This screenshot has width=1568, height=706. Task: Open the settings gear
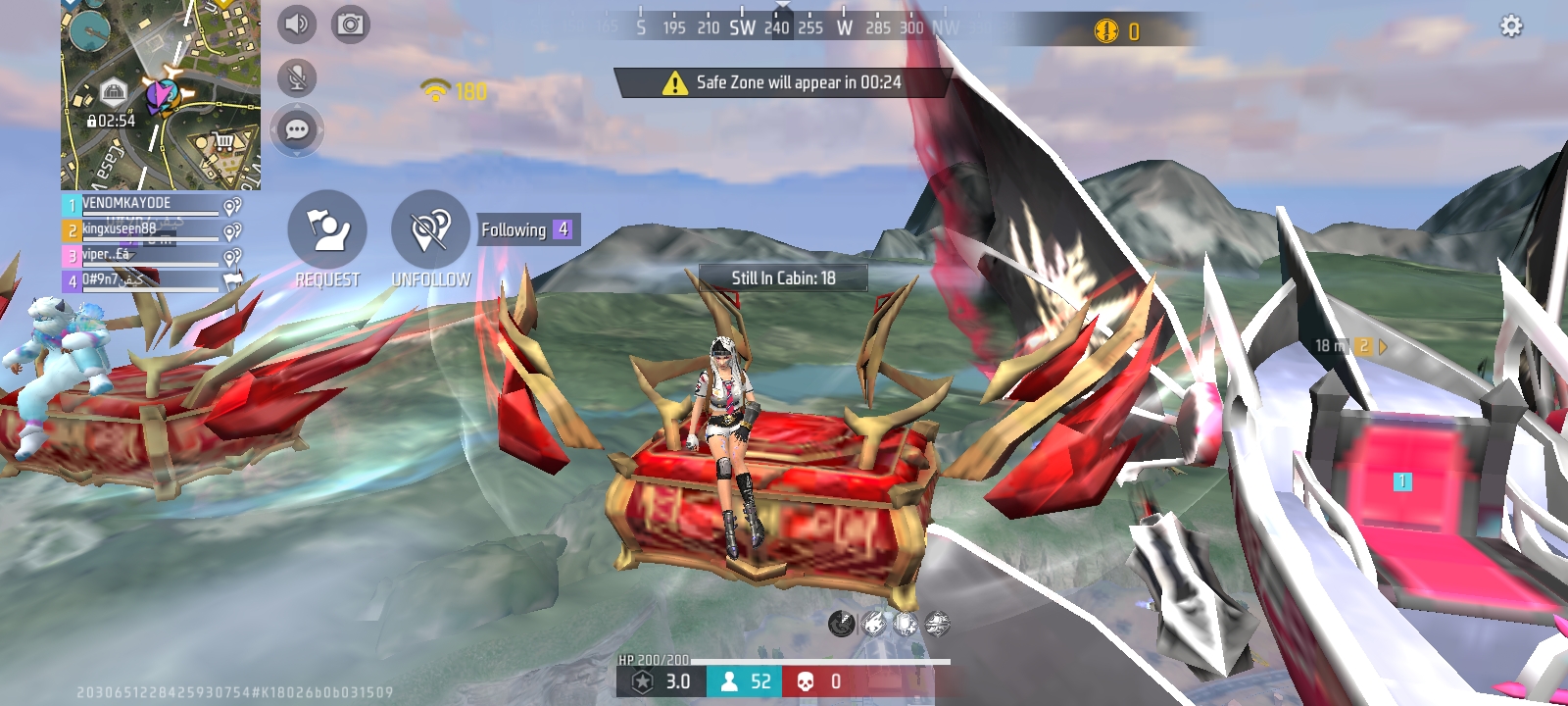[x=1511, y=26]
